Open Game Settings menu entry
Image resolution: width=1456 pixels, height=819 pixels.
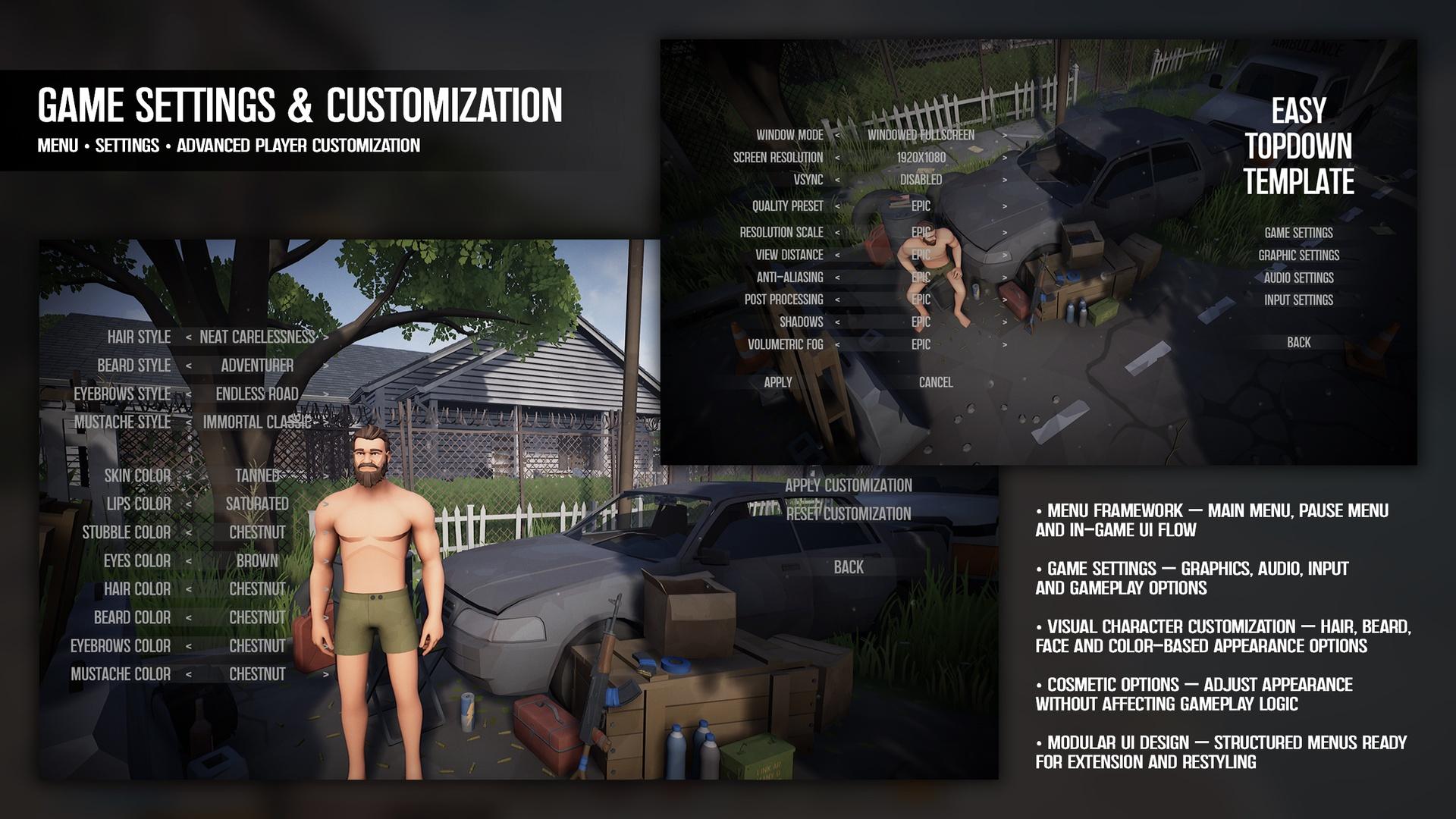[x=1298, y=233]
